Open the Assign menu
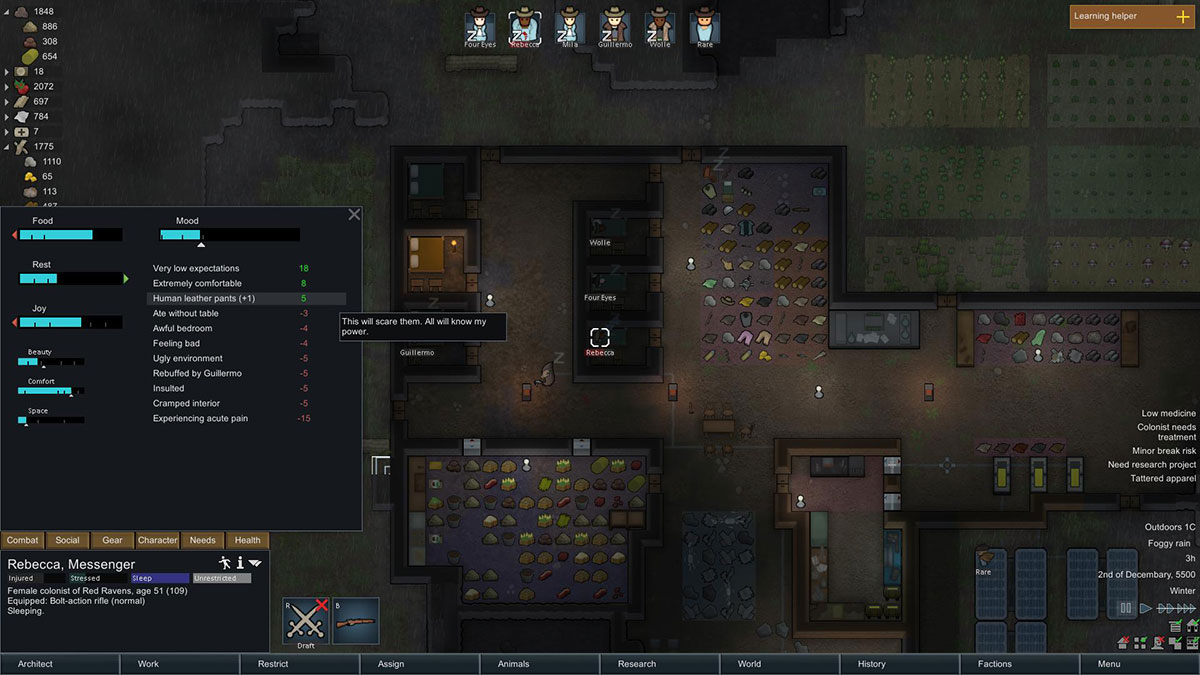 pyautogui.click(x=391, y=664)
